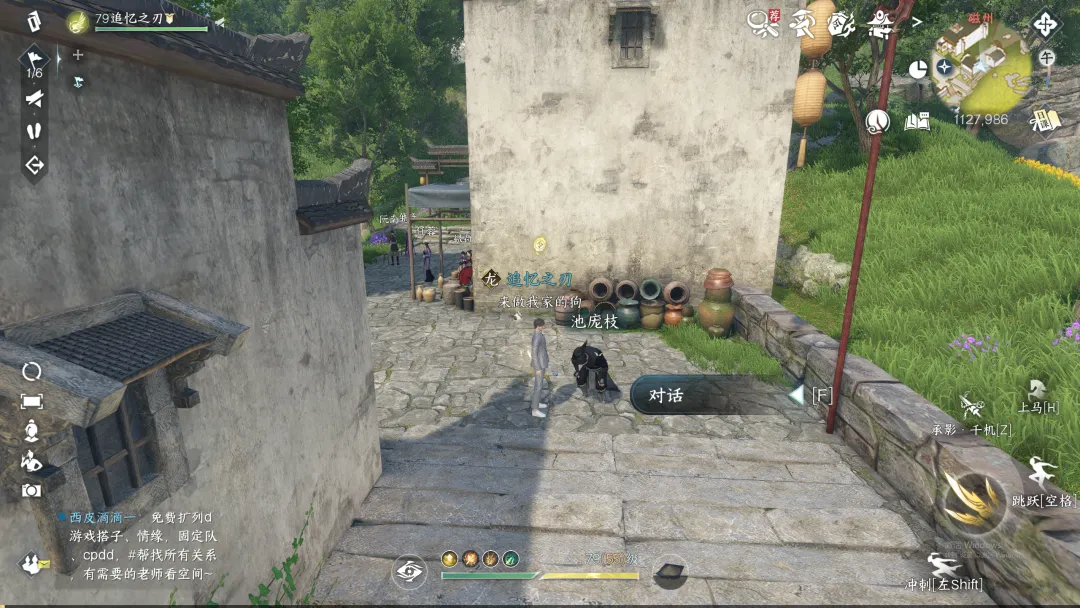Open the camera photo mode icon

click(31, 490)
